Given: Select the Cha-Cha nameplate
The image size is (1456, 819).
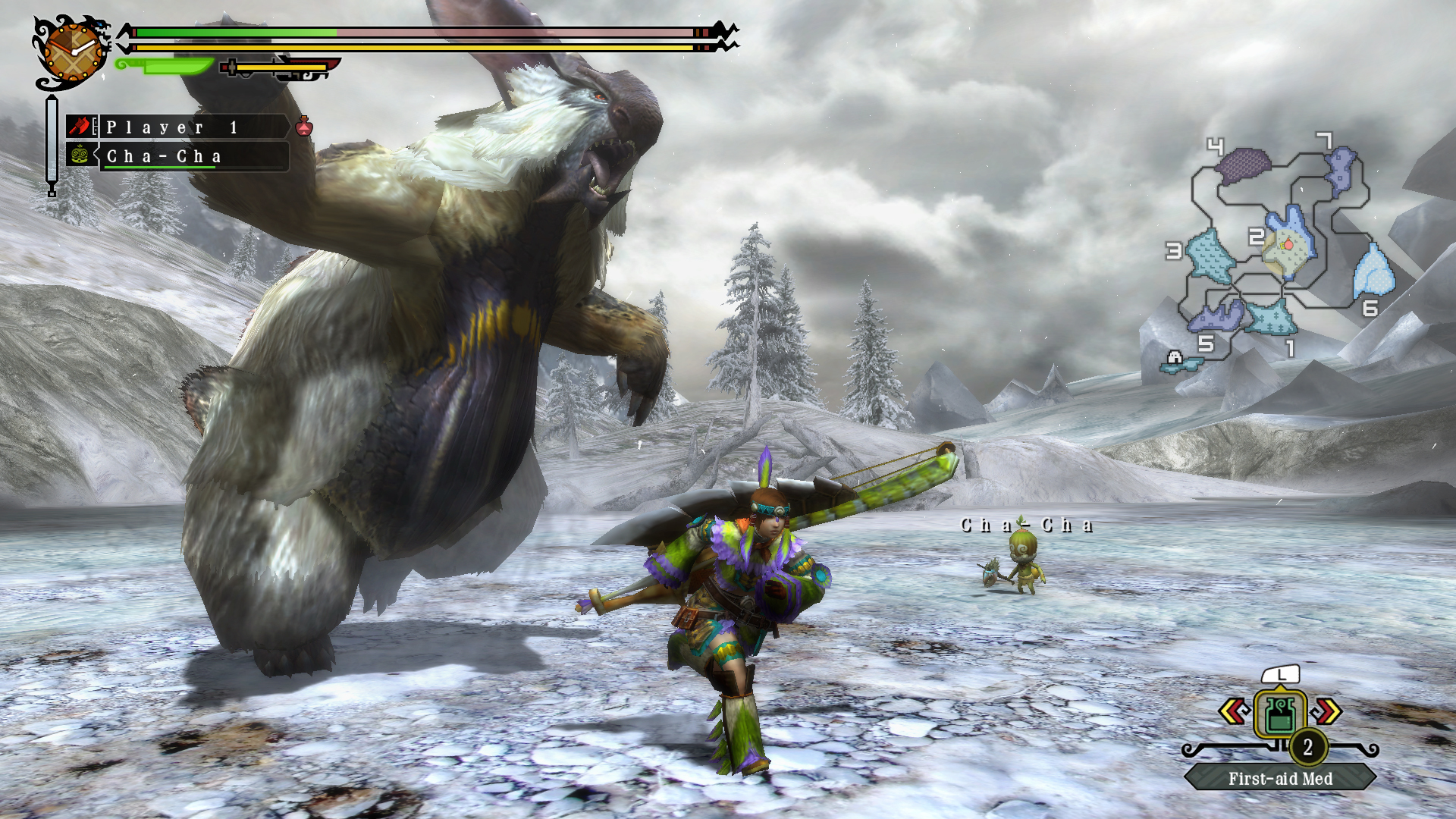Looking at the screenshot, I should [164, 156].
